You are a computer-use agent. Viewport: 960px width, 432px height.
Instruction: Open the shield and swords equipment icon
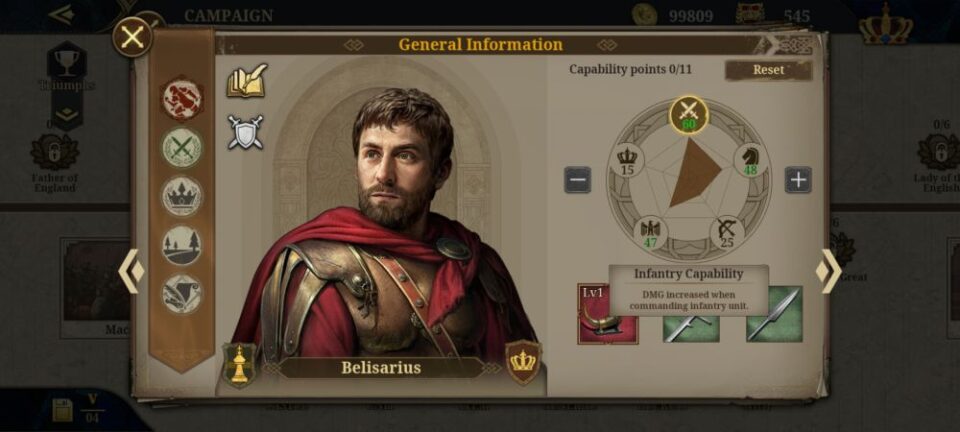click(x=245, y=133)
